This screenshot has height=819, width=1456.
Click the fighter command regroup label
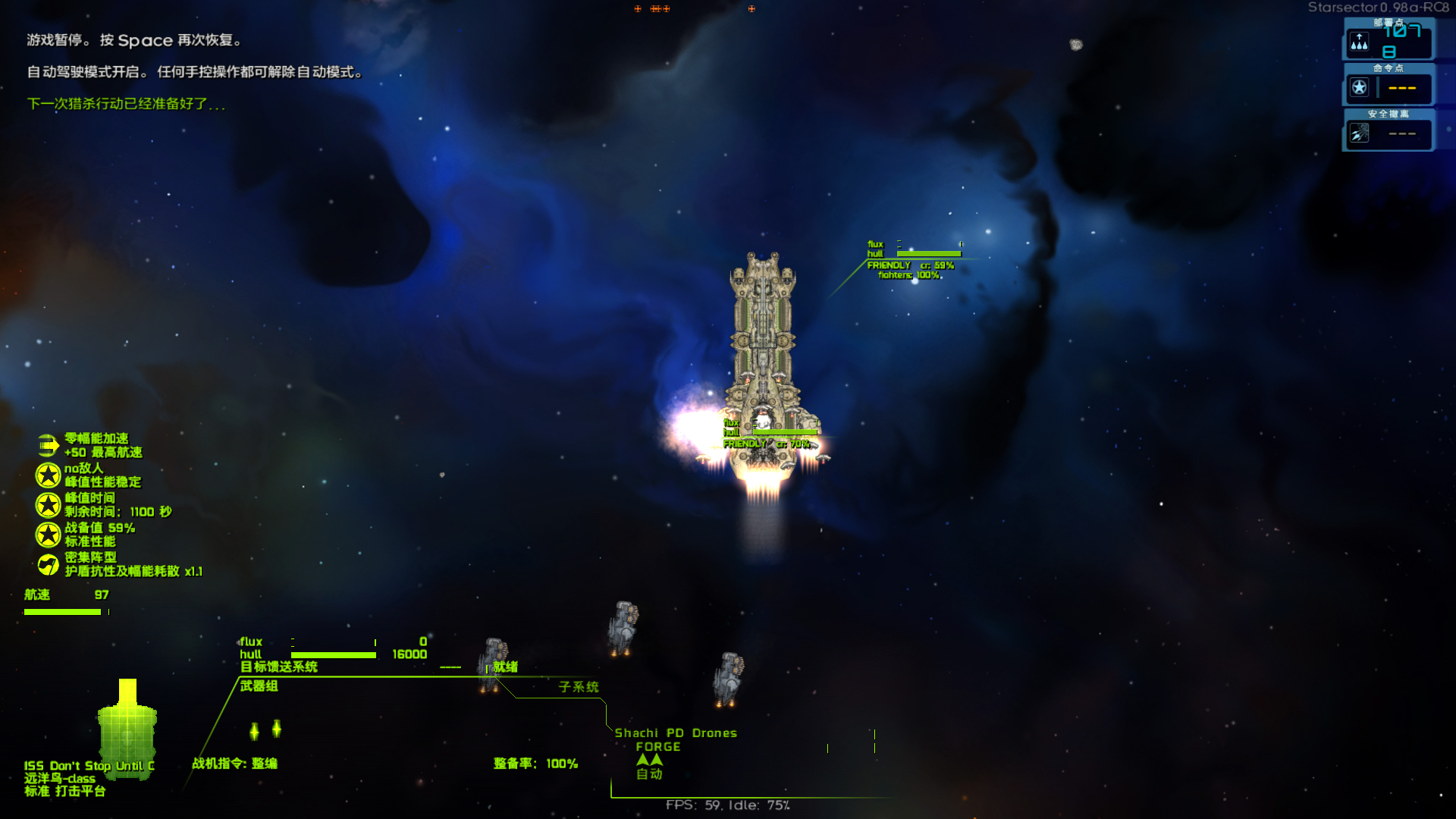tap(234, 764)
